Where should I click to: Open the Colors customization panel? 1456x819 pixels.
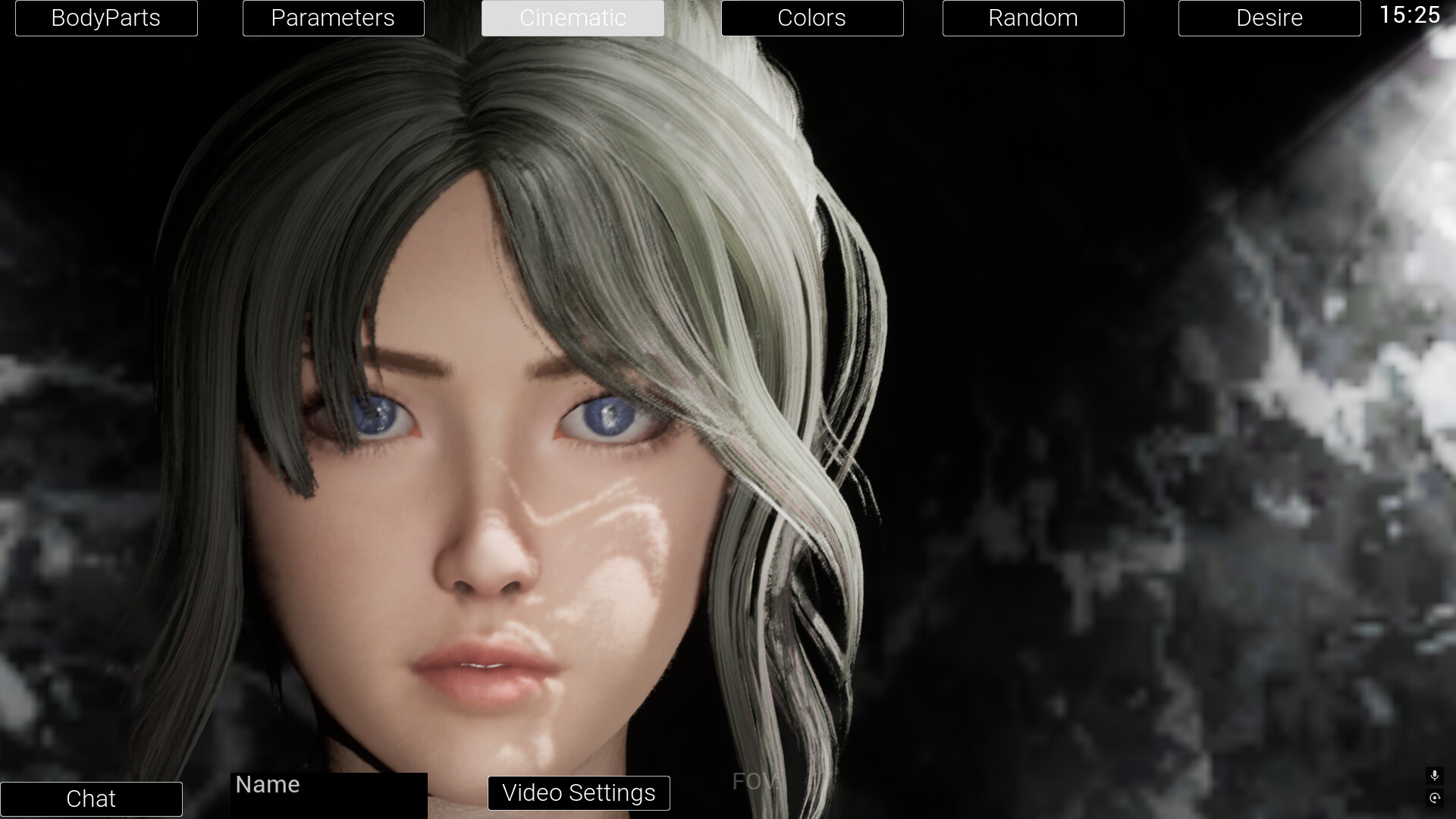pyautogui.click(x=812, y=17)
